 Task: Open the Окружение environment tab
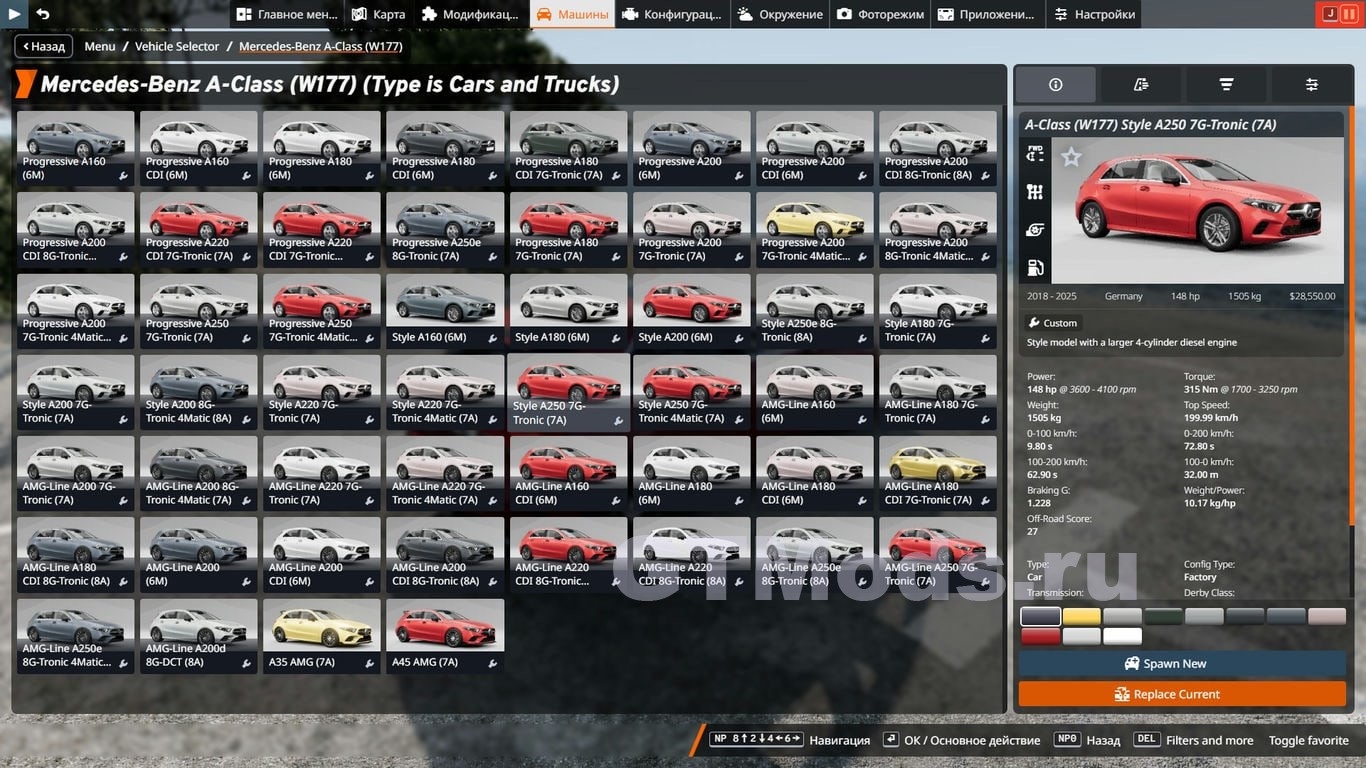click(779, 14)
